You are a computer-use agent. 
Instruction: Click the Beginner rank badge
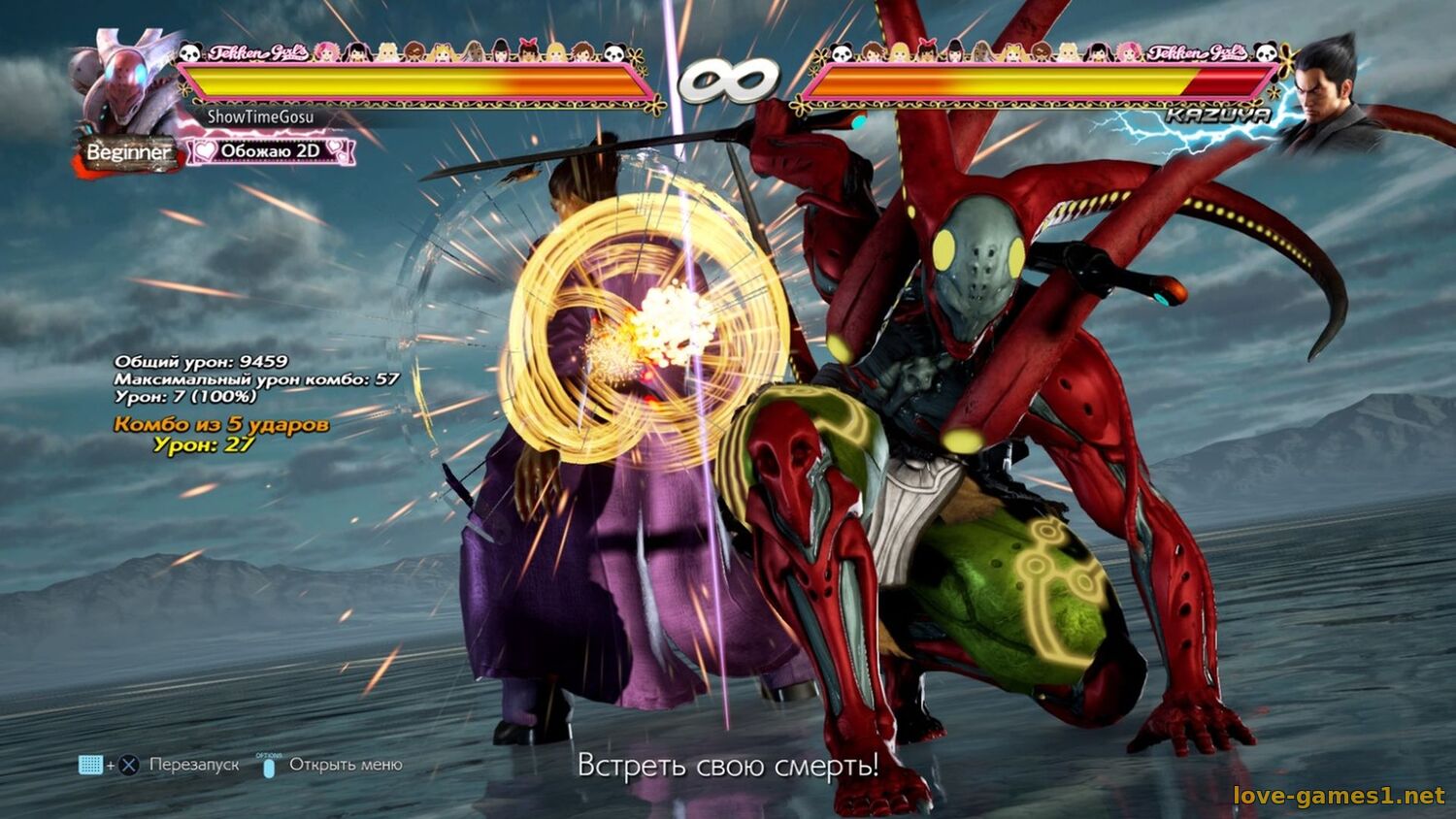129,152
